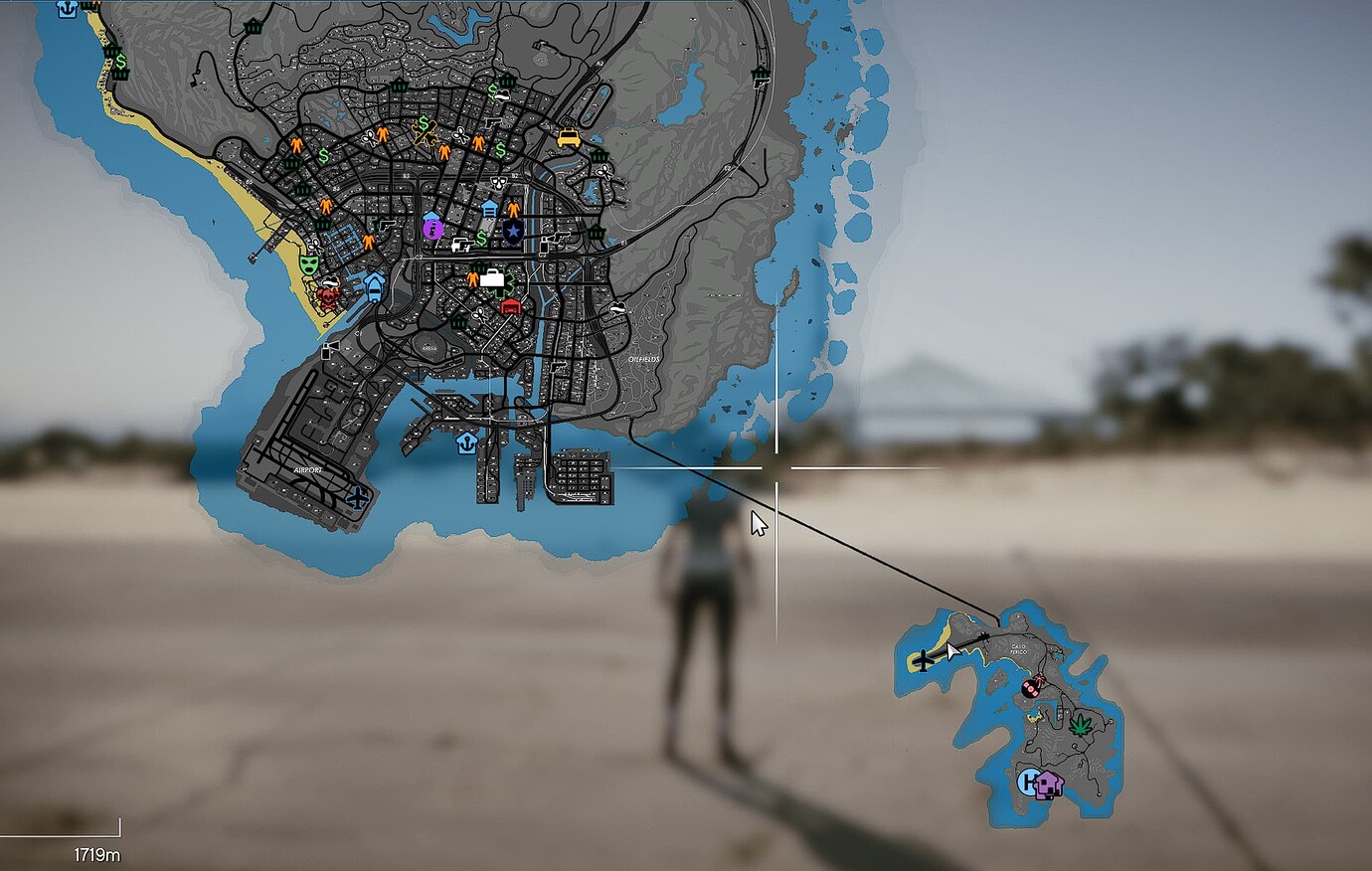The width and height of the screenshot is (1372, 871).
Task: Select the blue anchor dock blip near the port
Action: (x=467, y=444)
